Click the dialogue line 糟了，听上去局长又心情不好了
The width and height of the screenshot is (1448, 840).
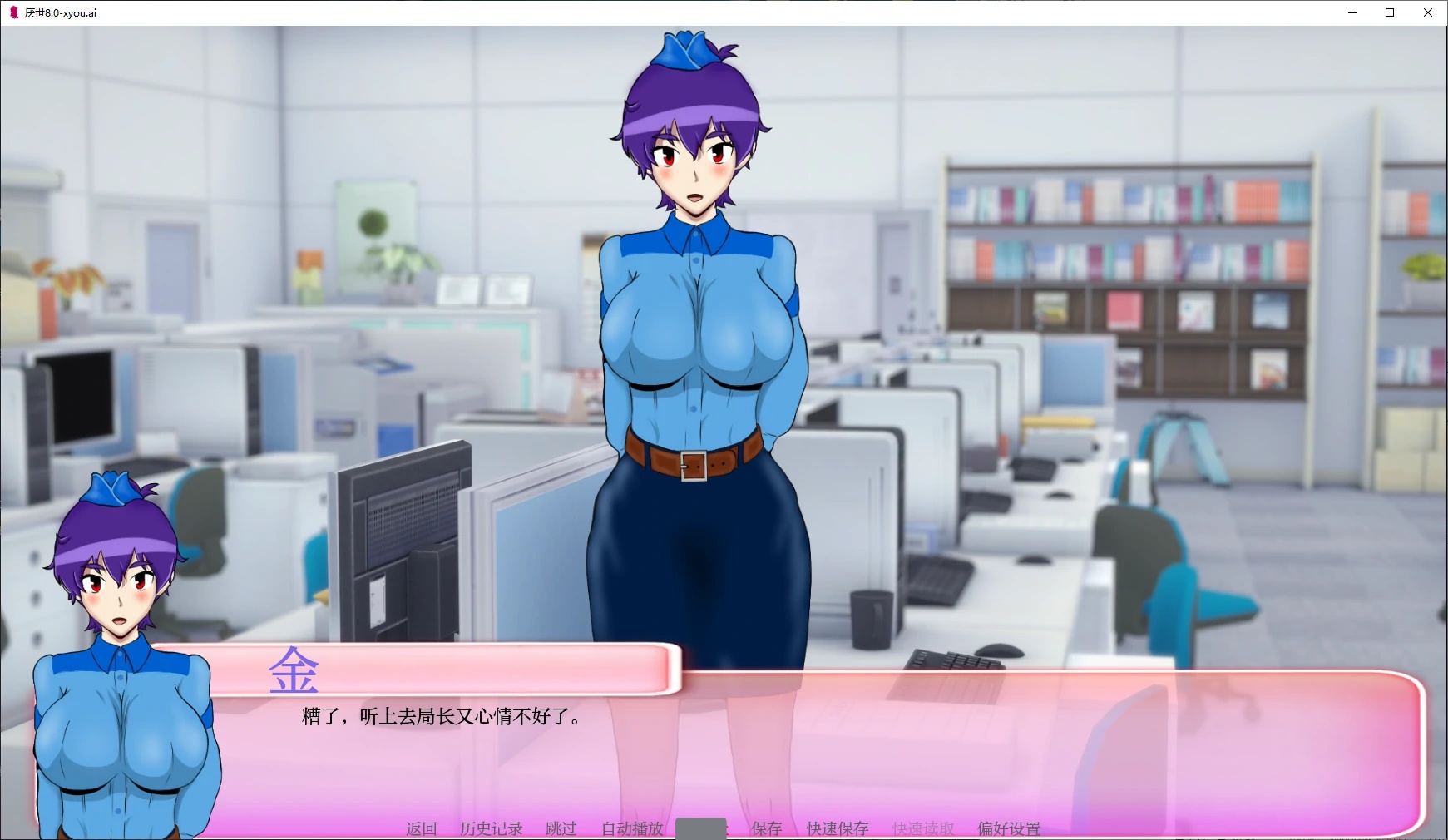(441, 716)
